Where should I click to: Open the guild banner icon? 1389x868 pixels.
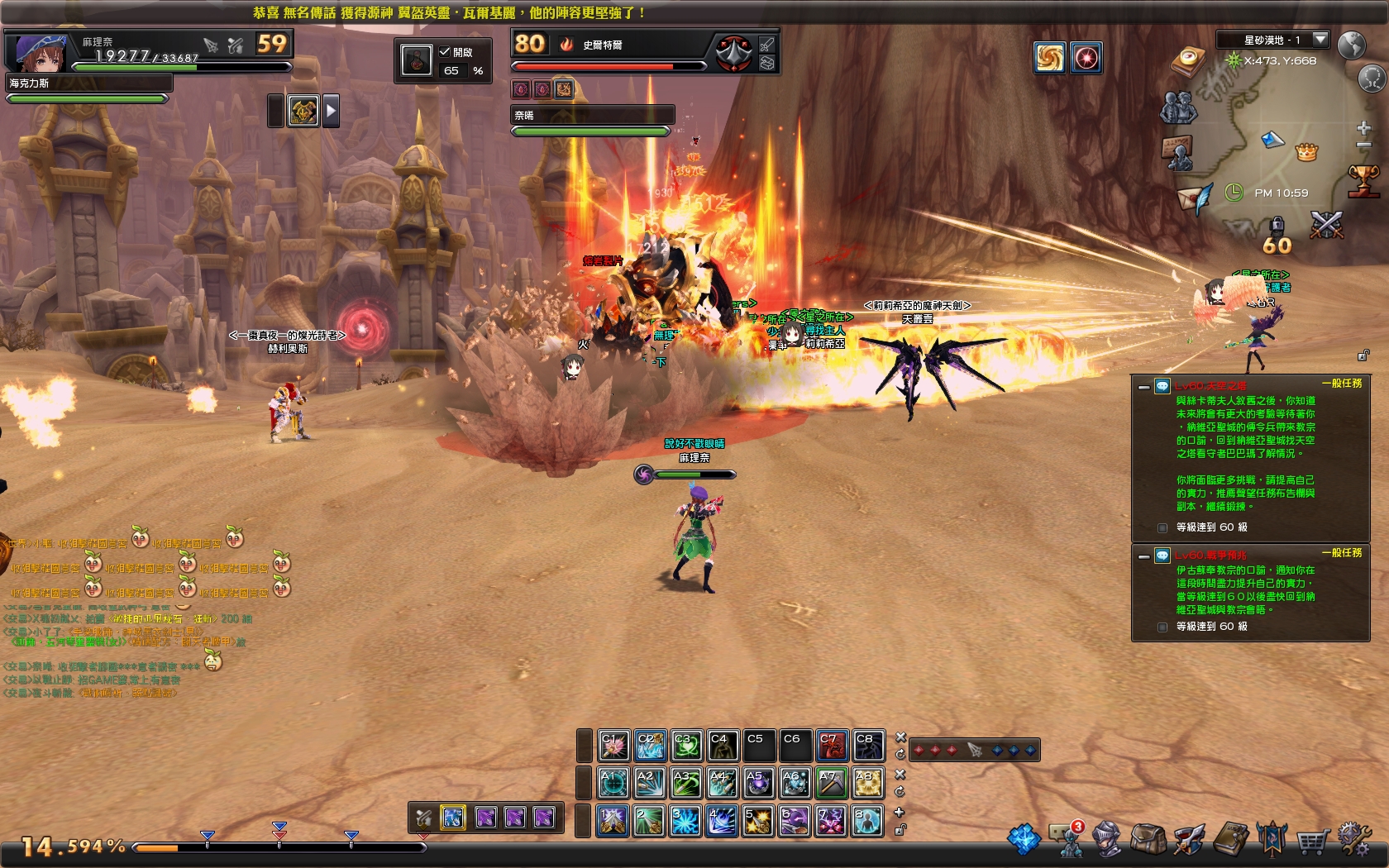1272,840
